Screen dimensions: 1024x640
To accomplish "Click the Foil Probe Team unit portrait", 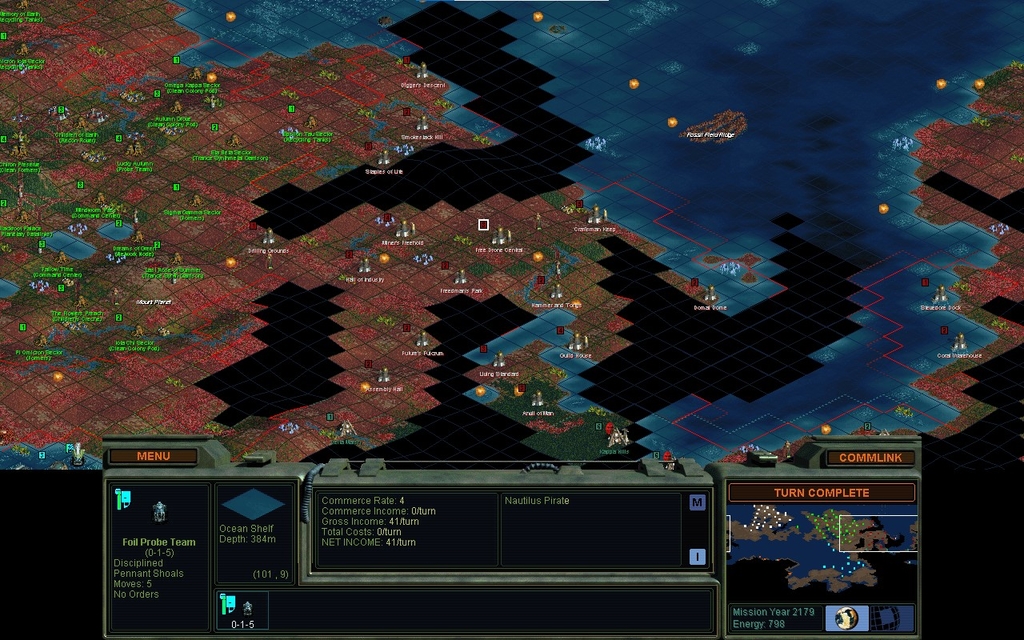I will [x=158, y=513].
